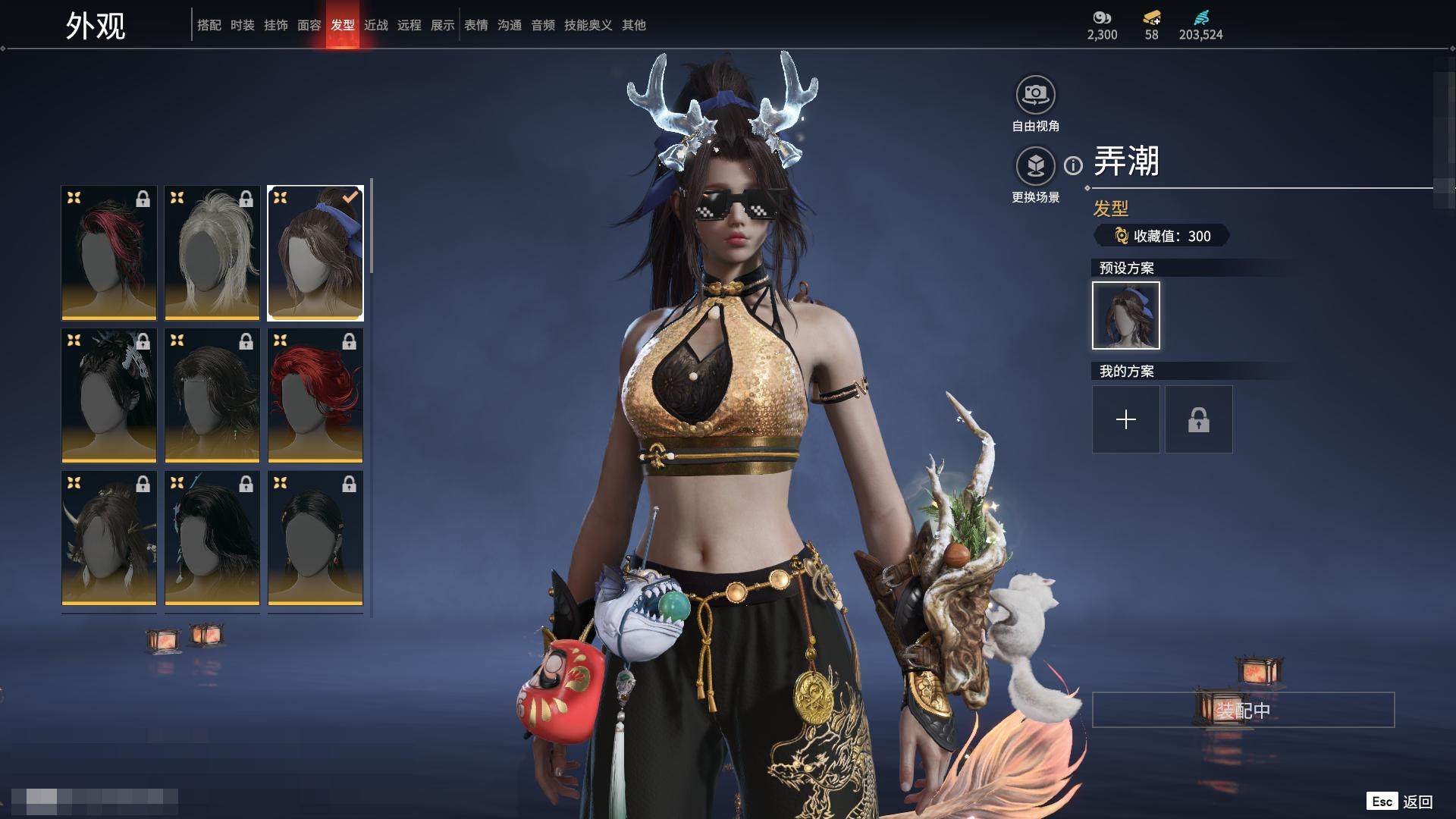
Task: Click the 更换场景 scene change button
Action: 1035,166
